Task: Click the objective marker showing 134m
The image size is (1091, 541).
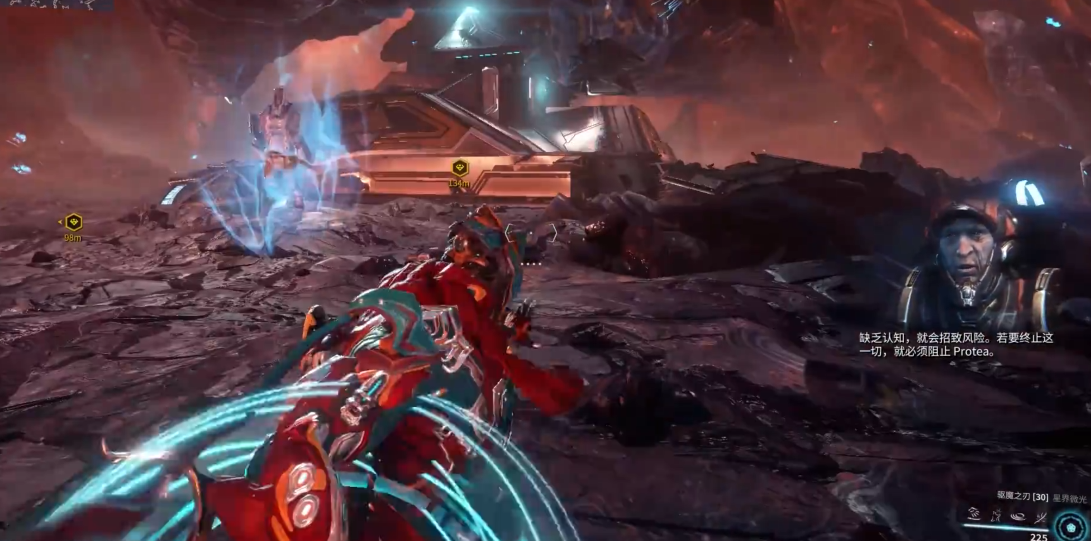Action: tap(460, 168)
